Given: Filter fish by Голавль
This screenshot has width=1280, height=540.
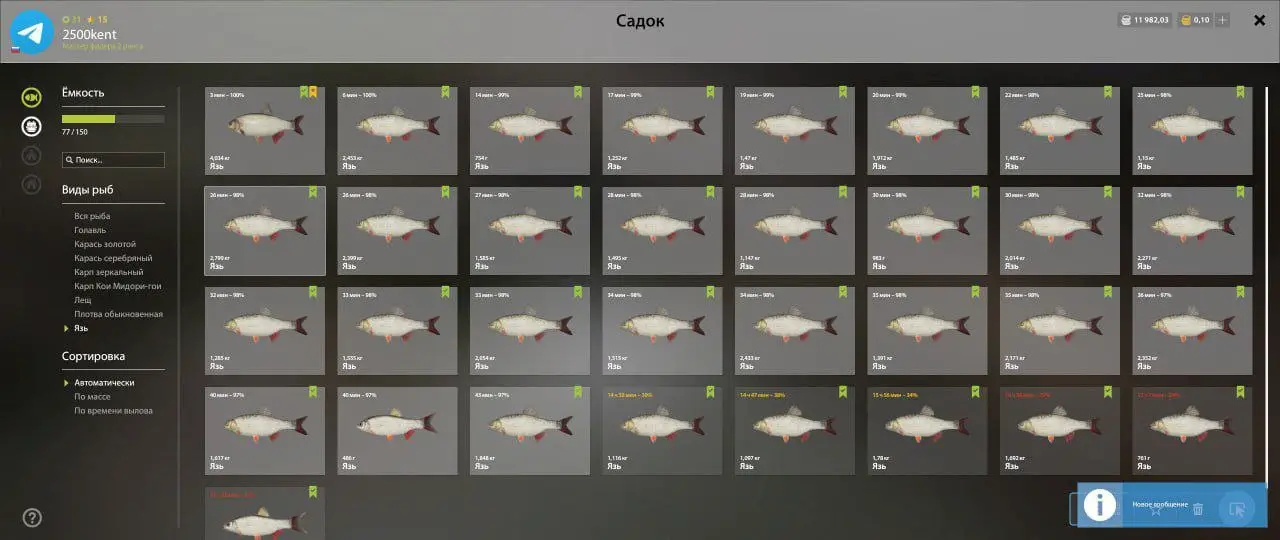Looking at the screenshot, I should coord(90,230).
